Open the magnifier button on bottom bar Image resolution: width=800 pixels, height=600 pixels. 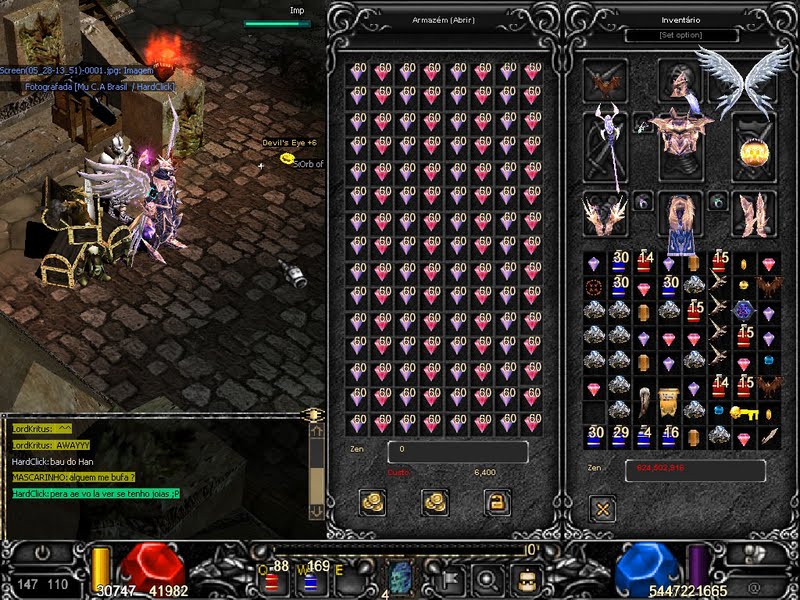click(x=489, y=578)
